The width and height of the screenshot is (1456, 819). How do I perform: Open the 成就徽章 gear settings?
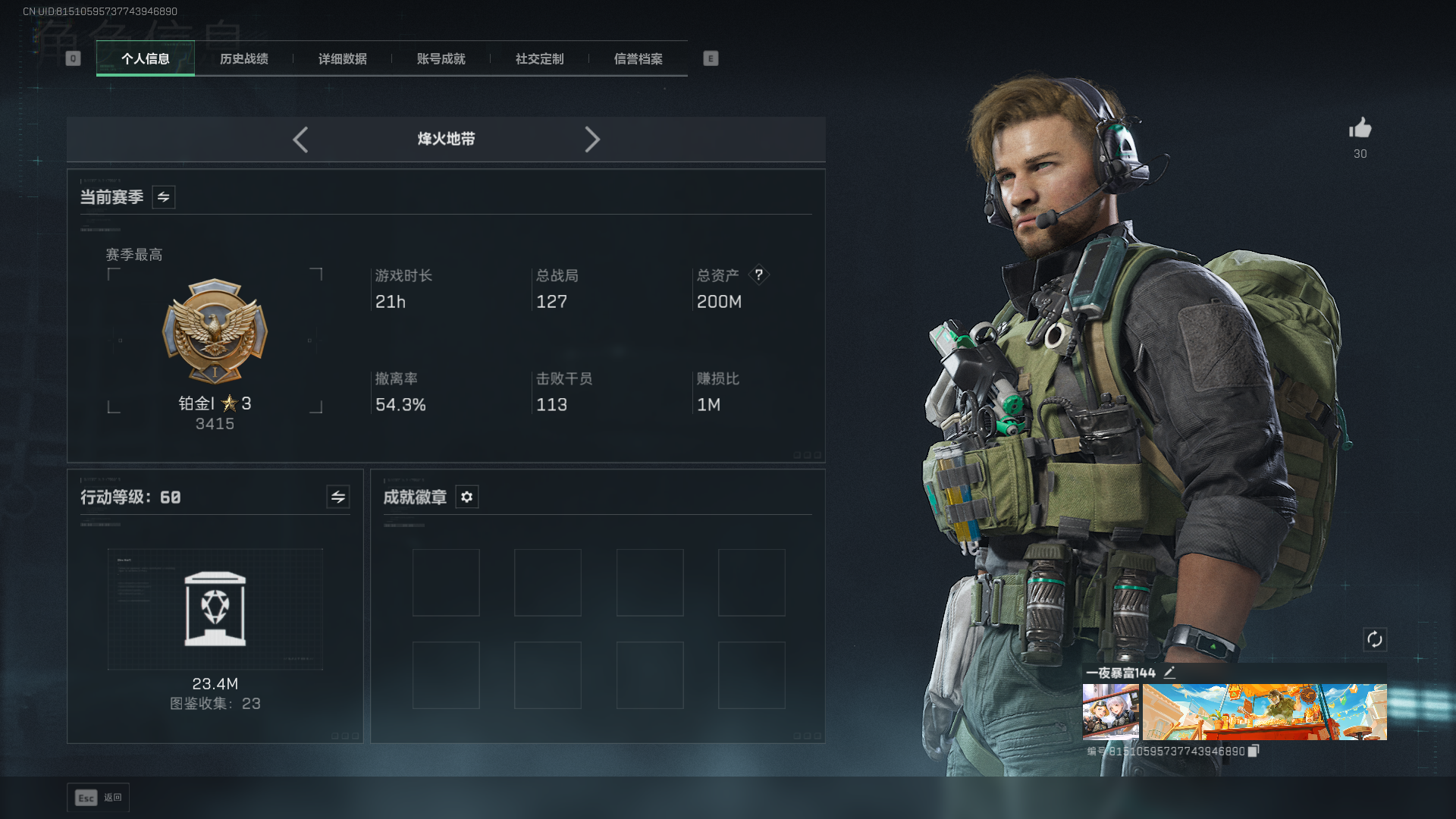(x=466, y=497)
